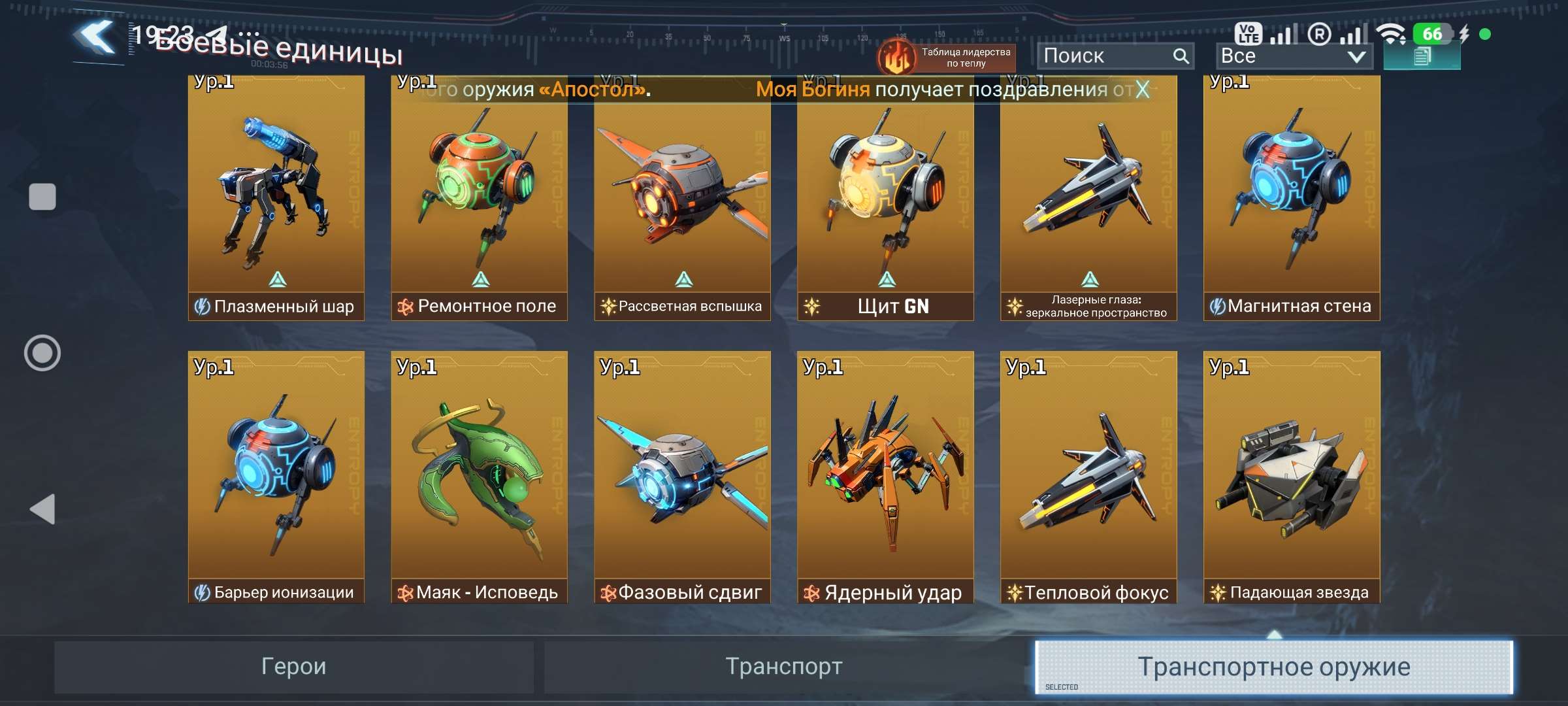Open the Все filter dropdown
The height and width of the screenshot is (706, 1568).
[x=1292, y=56]
